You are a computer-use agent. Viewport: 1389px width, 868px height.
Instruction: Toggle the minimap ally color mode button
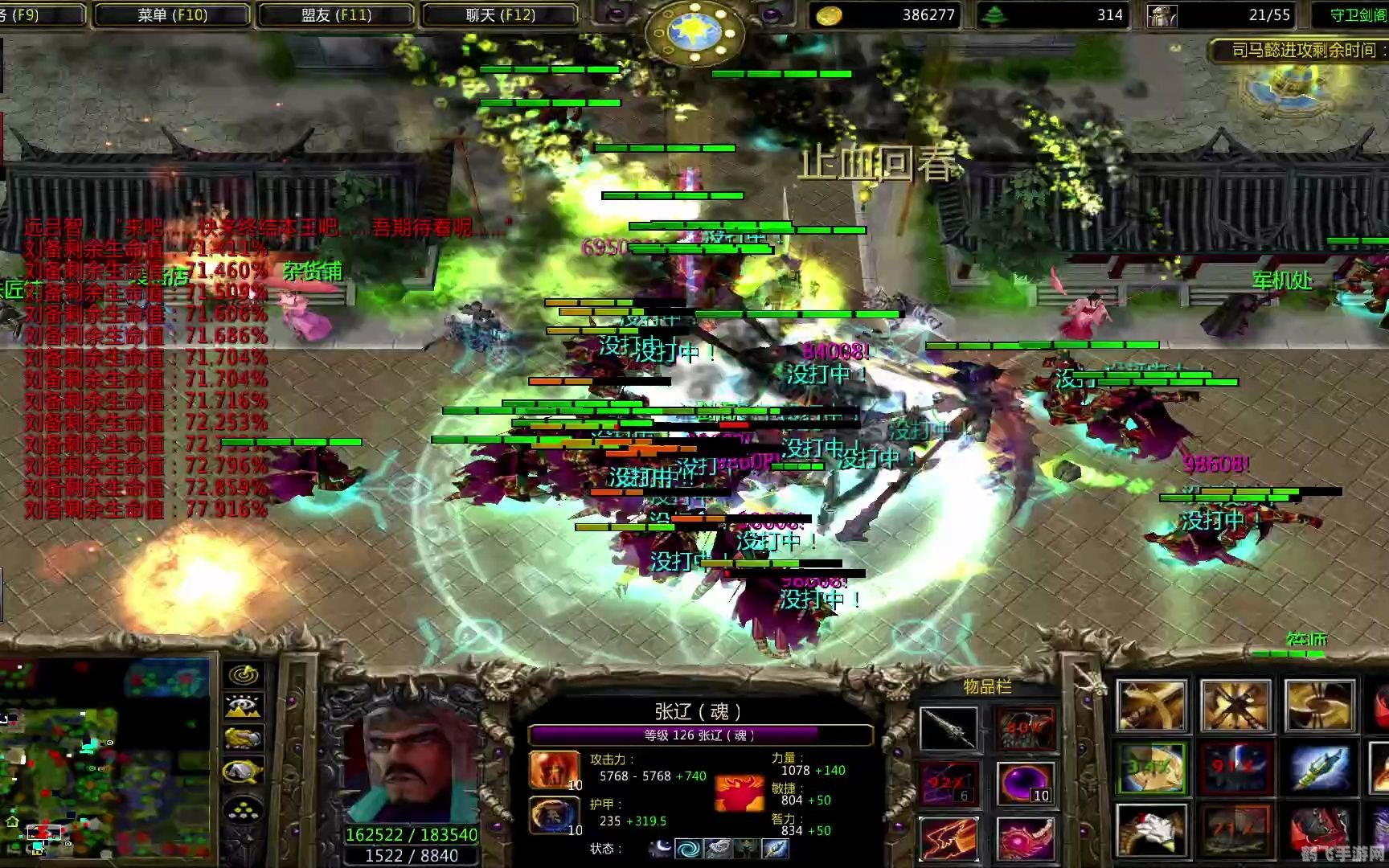(244, 739)
